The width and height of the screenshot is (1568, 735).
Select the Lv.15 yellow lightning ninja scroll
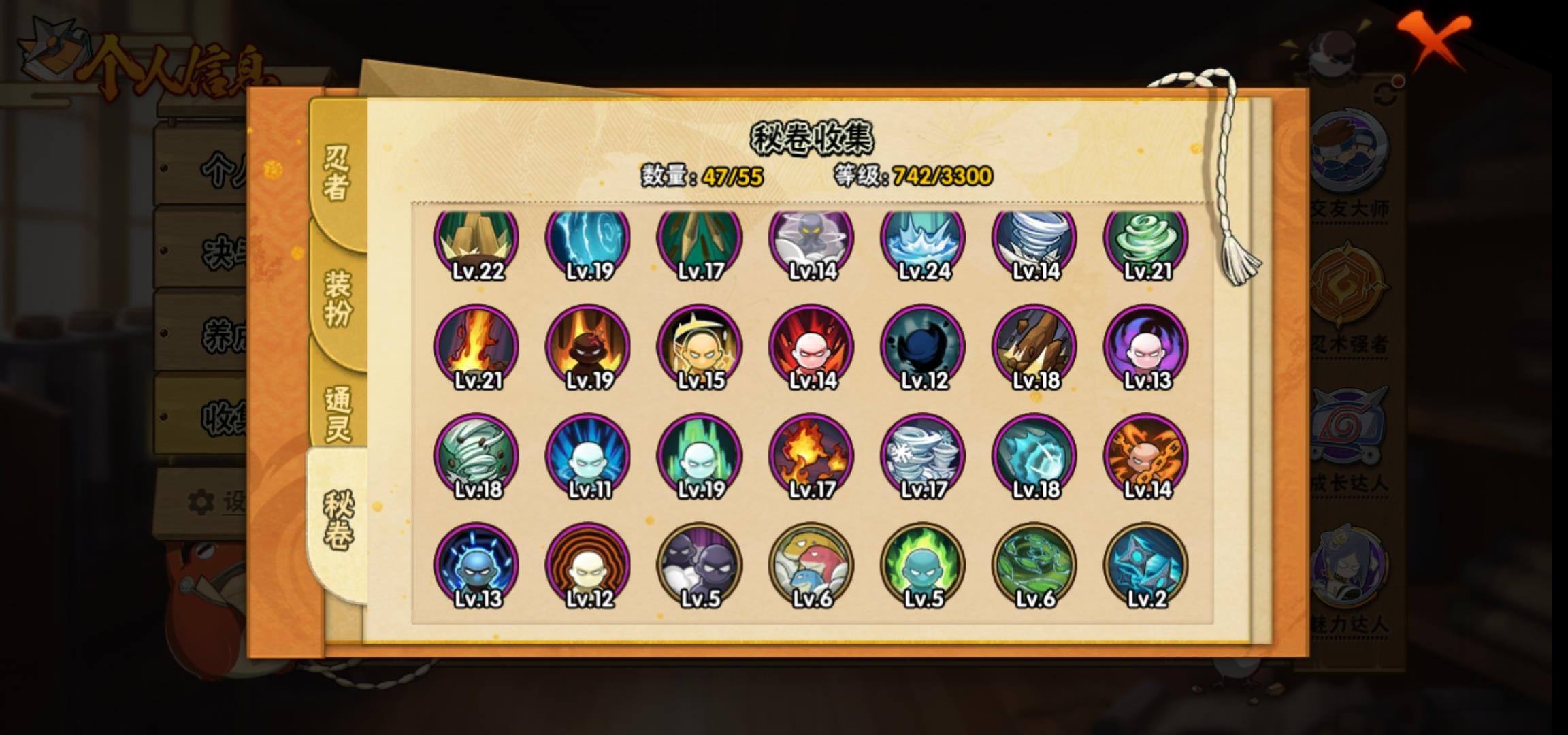click(700, 347)
